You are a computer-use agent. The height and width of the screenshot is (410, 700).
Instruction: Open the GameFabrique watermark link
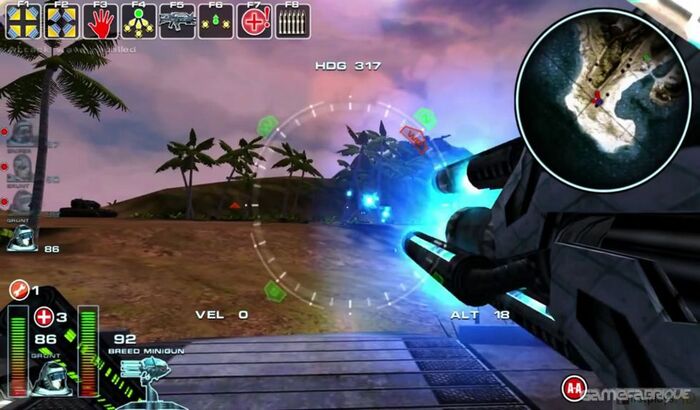(640, 393)
